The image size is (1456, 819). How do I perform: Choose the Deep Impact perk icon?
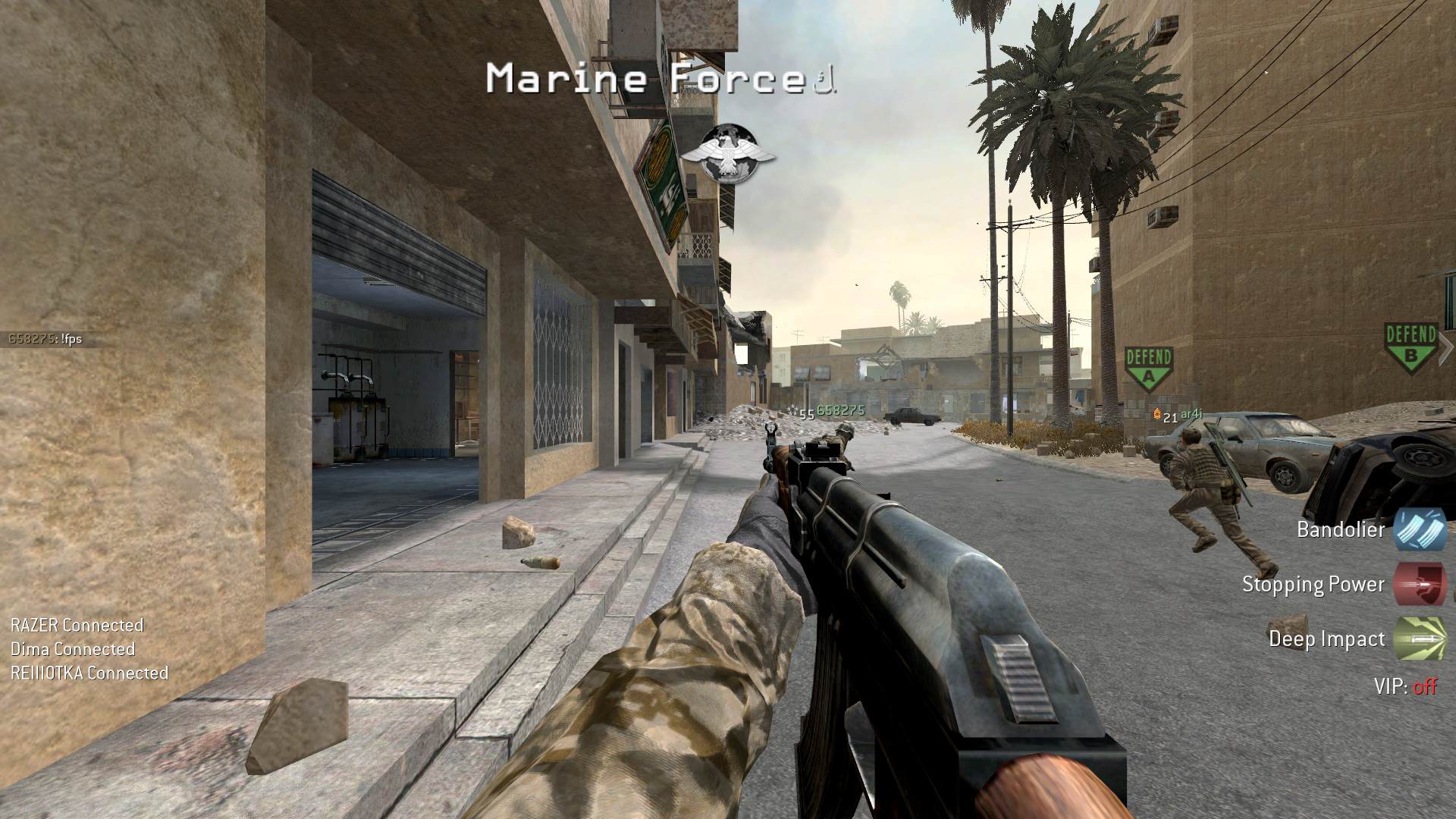pos(1420,639)
